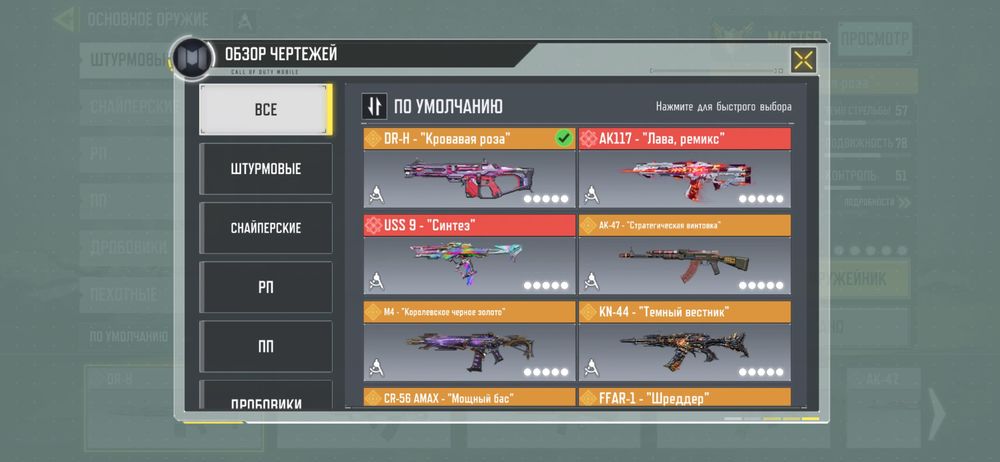Toggle the ПО УМОЛЧАНИЮ sort order
This screenshot has width=1000, height=462.
tap(374, 107)
